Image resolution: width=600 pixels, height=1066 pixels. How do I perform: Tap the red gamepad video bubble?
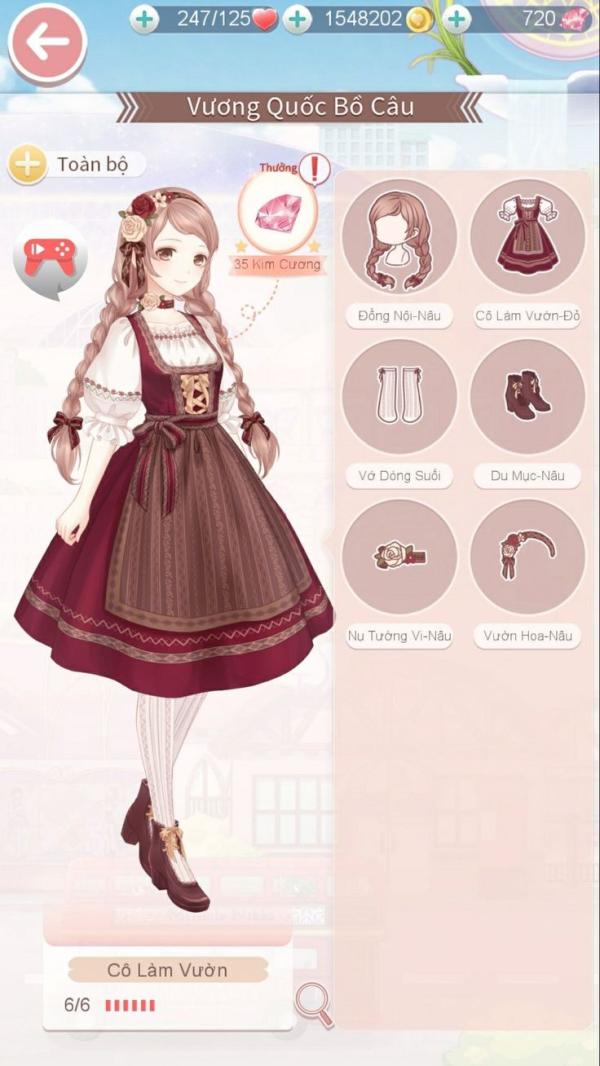(x=50, y=257)
